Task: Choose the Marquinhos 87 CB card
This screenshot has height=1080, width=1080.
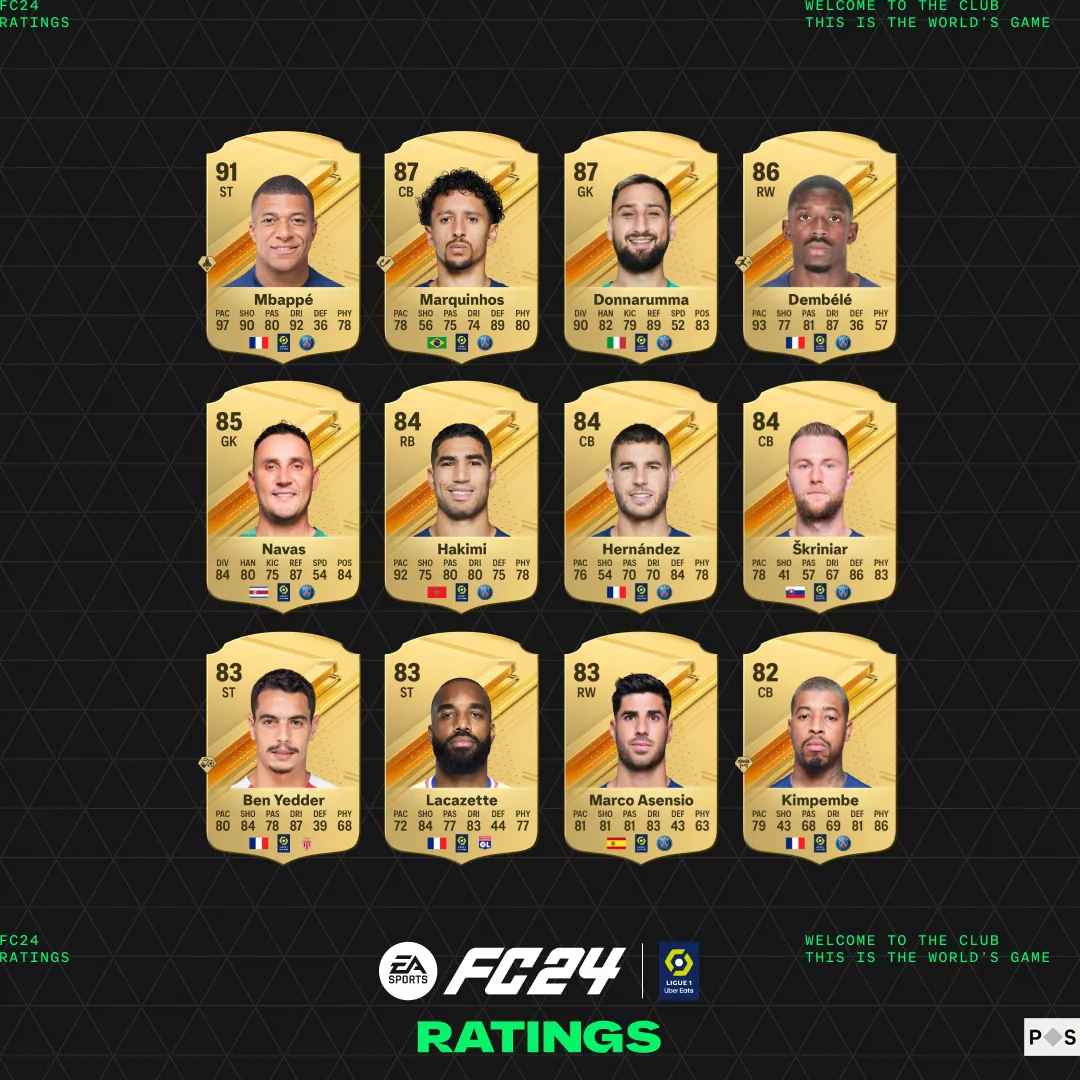Action: [x=462, y=250]
